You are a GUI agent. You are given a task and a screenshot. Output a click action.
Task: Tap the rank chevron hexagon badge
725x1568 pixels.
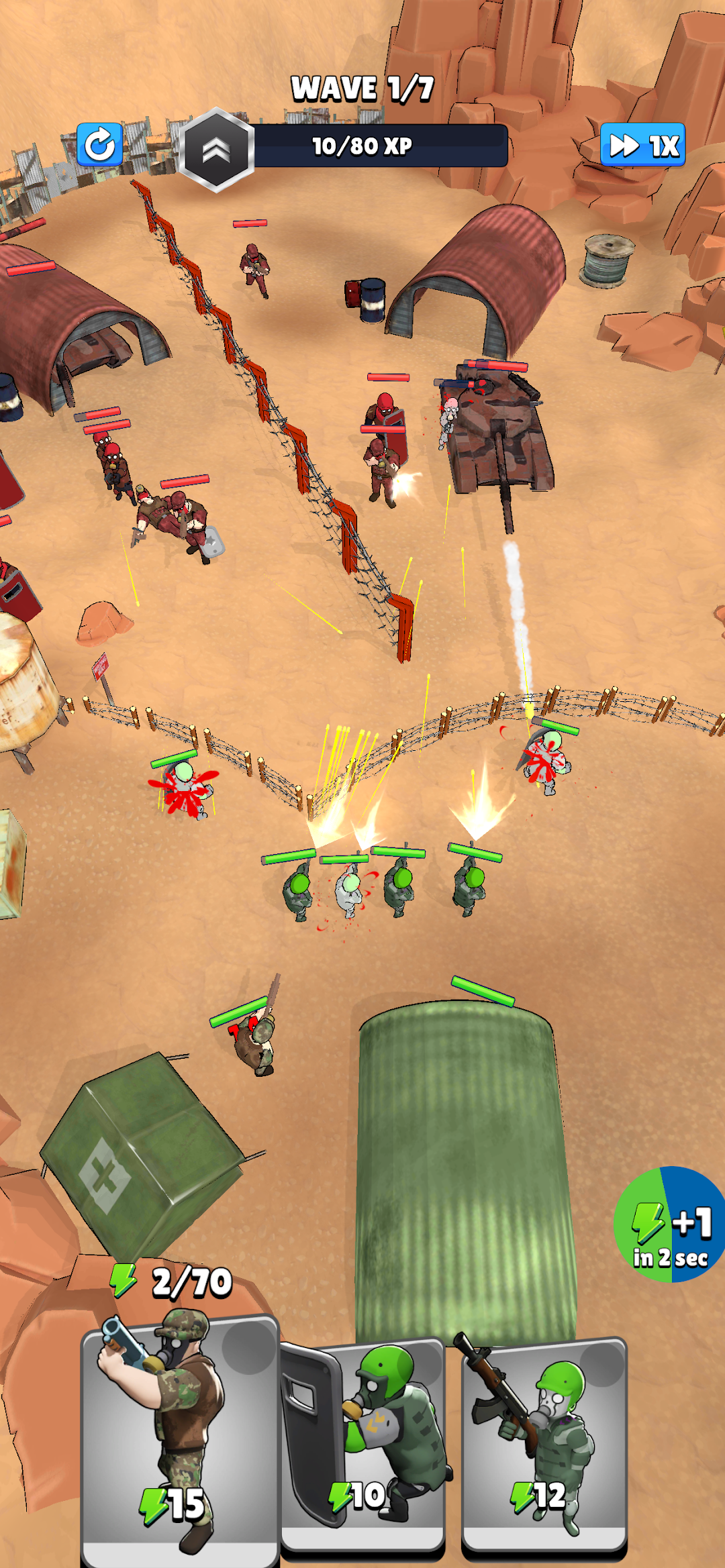tap(216, 150)
